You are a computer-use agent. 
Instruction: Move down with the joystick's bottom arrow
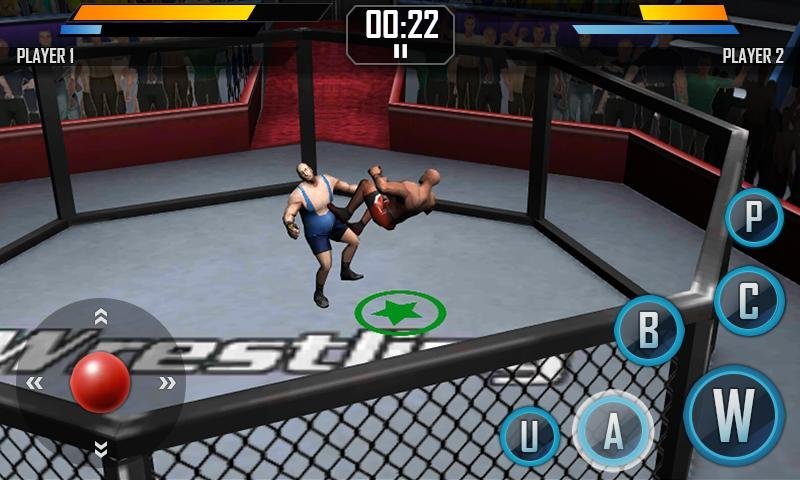coord(100,448)
